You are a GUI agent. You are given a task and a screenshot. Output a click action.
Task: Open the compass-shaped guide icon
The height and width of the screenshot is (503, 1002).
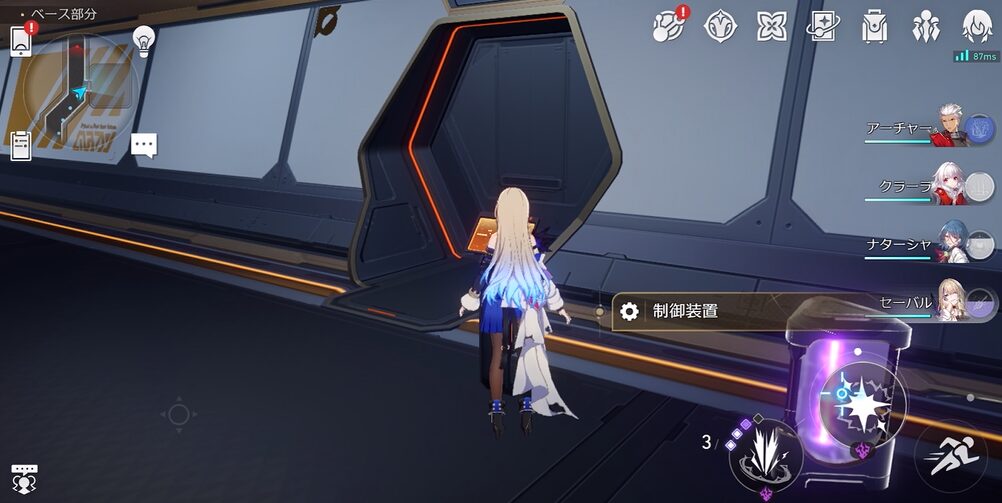(720, 27)
